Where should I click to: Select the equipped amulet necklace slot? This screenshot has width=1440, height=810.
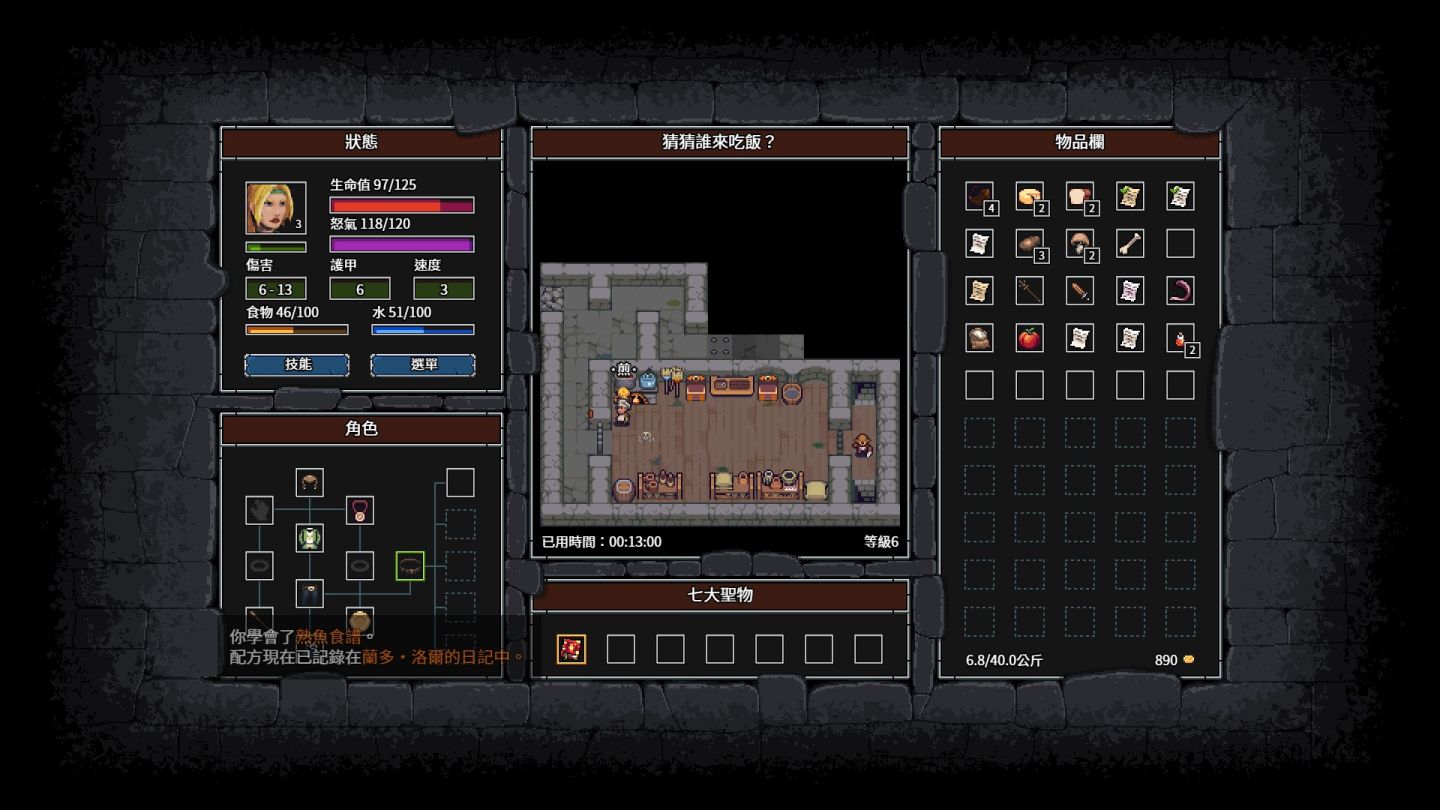pyautogui.click(x=360, y=510)
